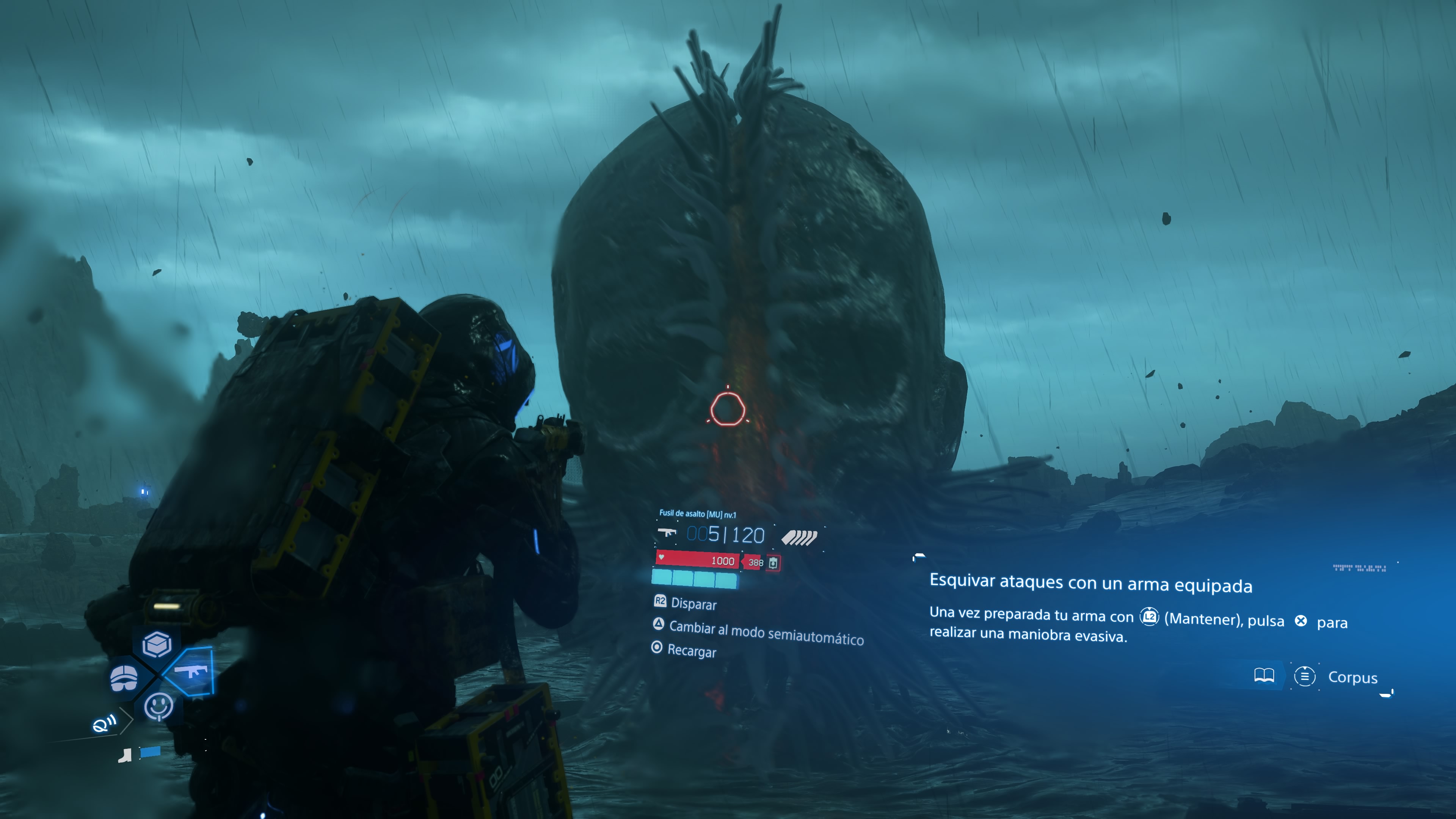Click the open book tip icon
Viewport: 1456px width, 819px height.
click(1264, 675)
